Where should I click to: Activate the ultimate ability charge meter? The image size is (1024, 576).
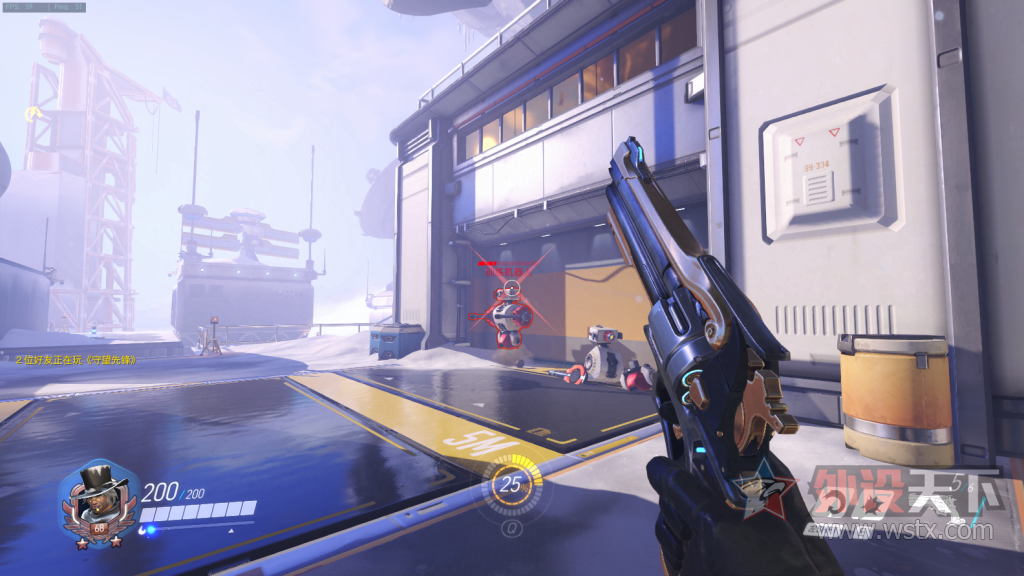[512, 486]
